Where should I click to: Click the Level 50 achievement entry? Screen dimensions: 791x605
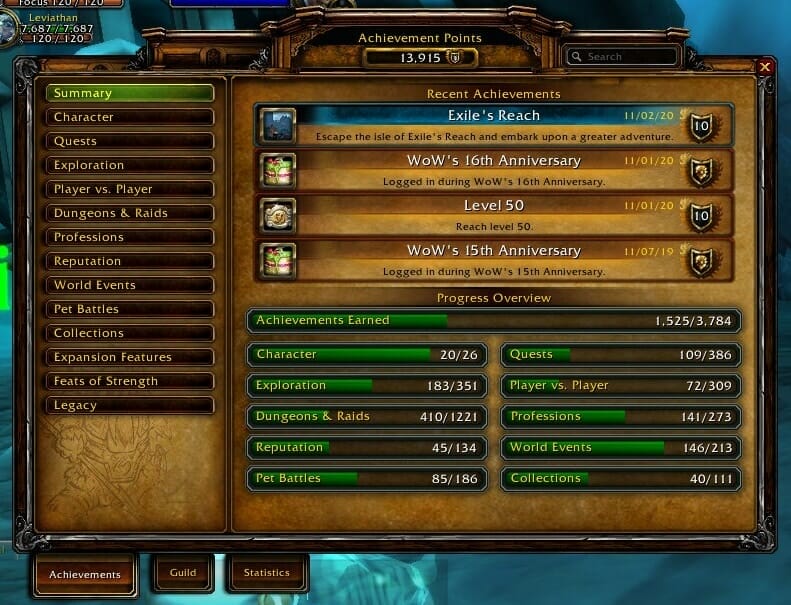click(x=493, y=214)
